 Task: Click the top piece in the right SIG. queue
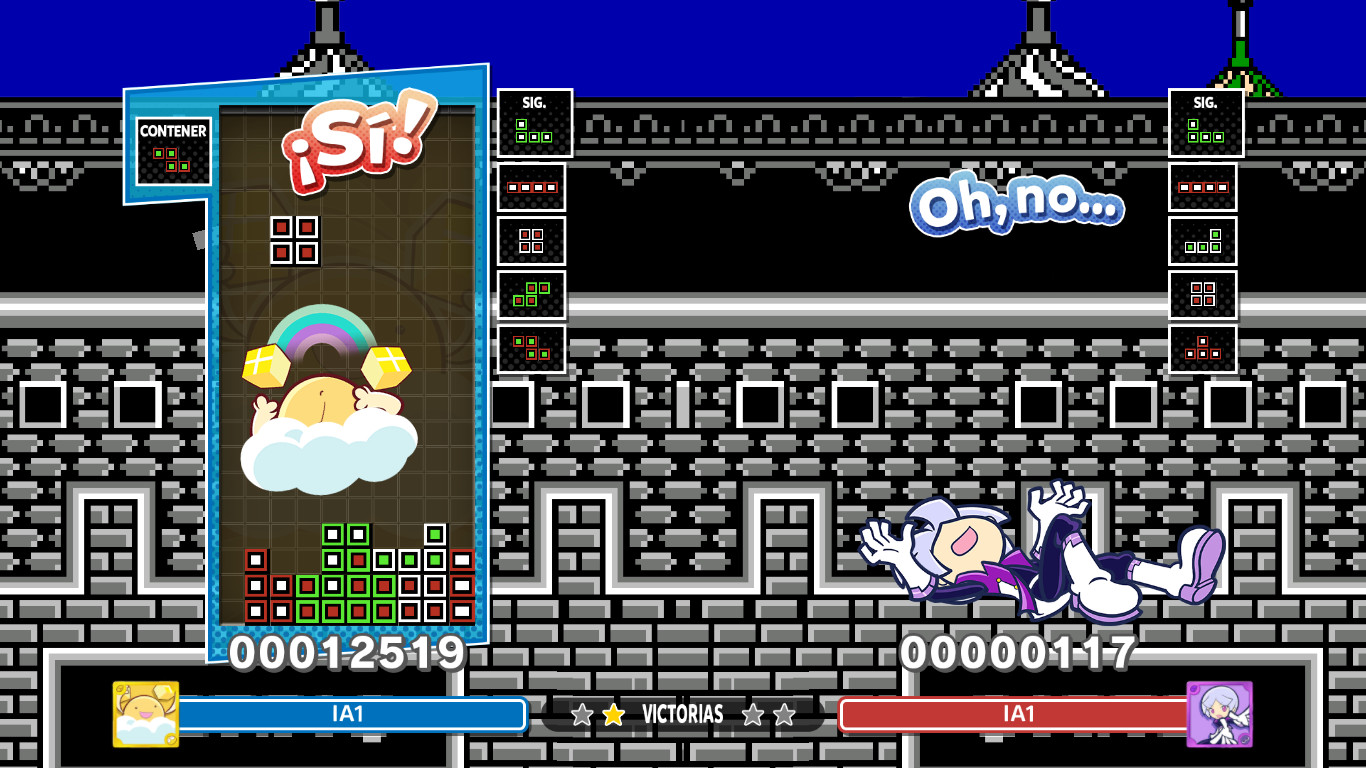(x=1204, y=125)
